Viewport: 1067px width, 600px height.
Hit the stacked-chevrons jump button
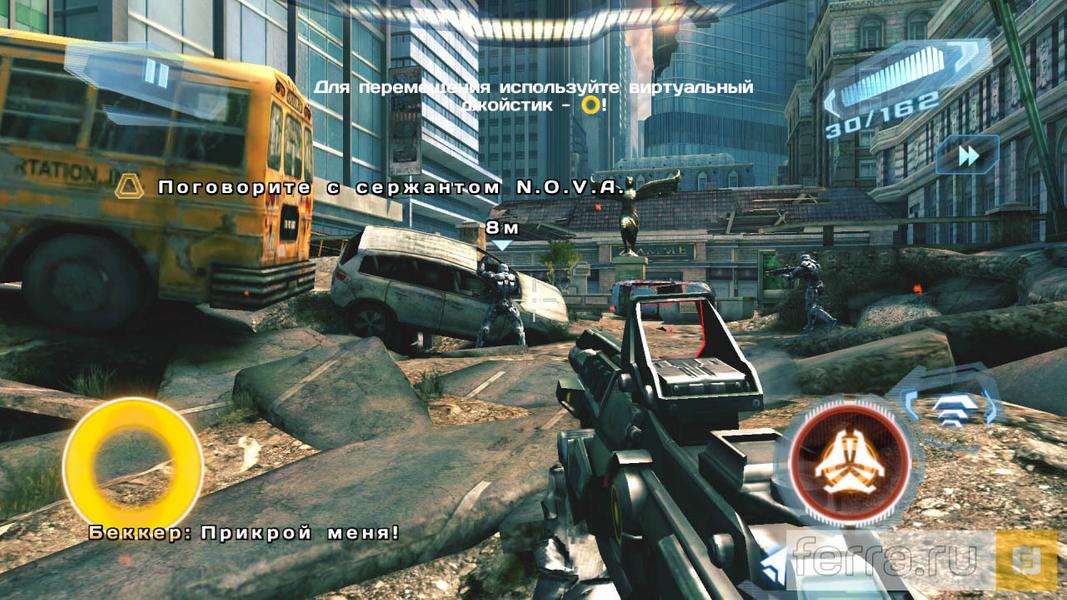coord(949,402)
